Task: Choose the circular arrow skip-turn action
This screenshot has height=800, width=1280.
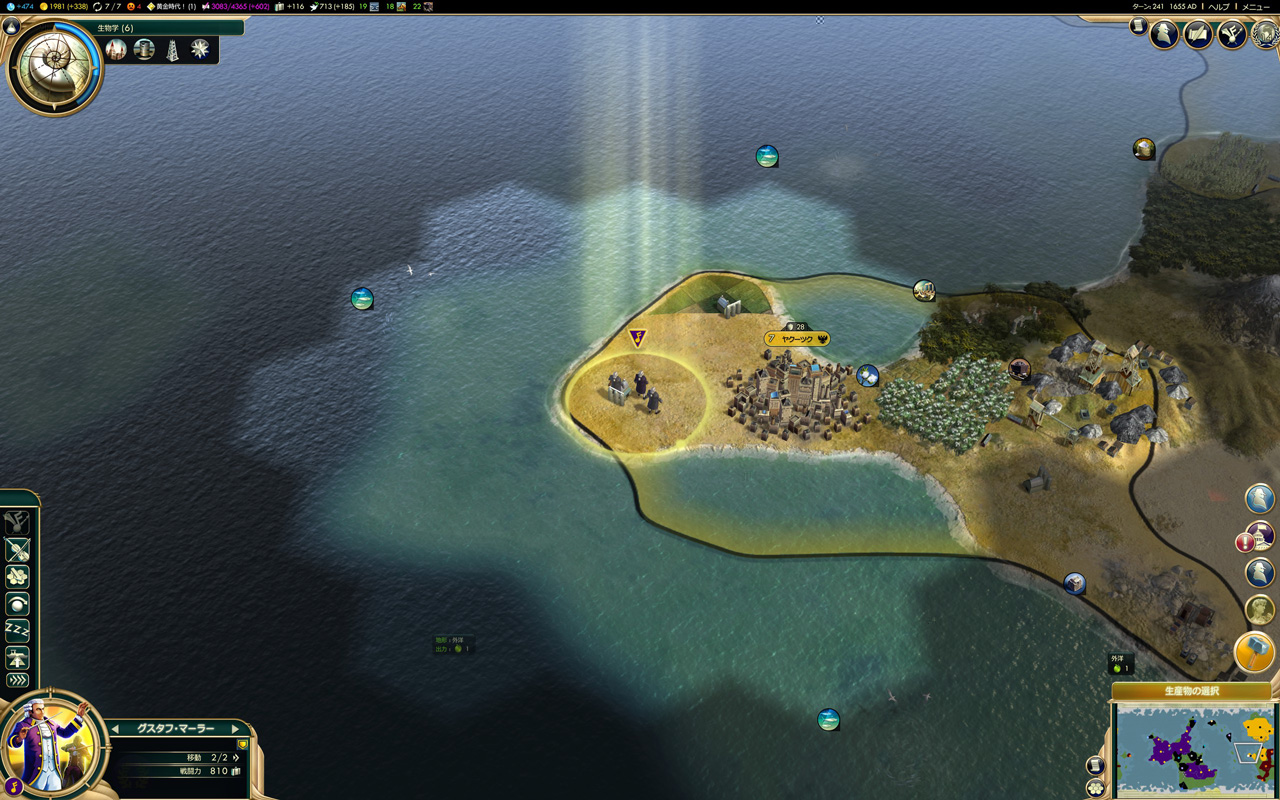Action: tap(18, 604)
